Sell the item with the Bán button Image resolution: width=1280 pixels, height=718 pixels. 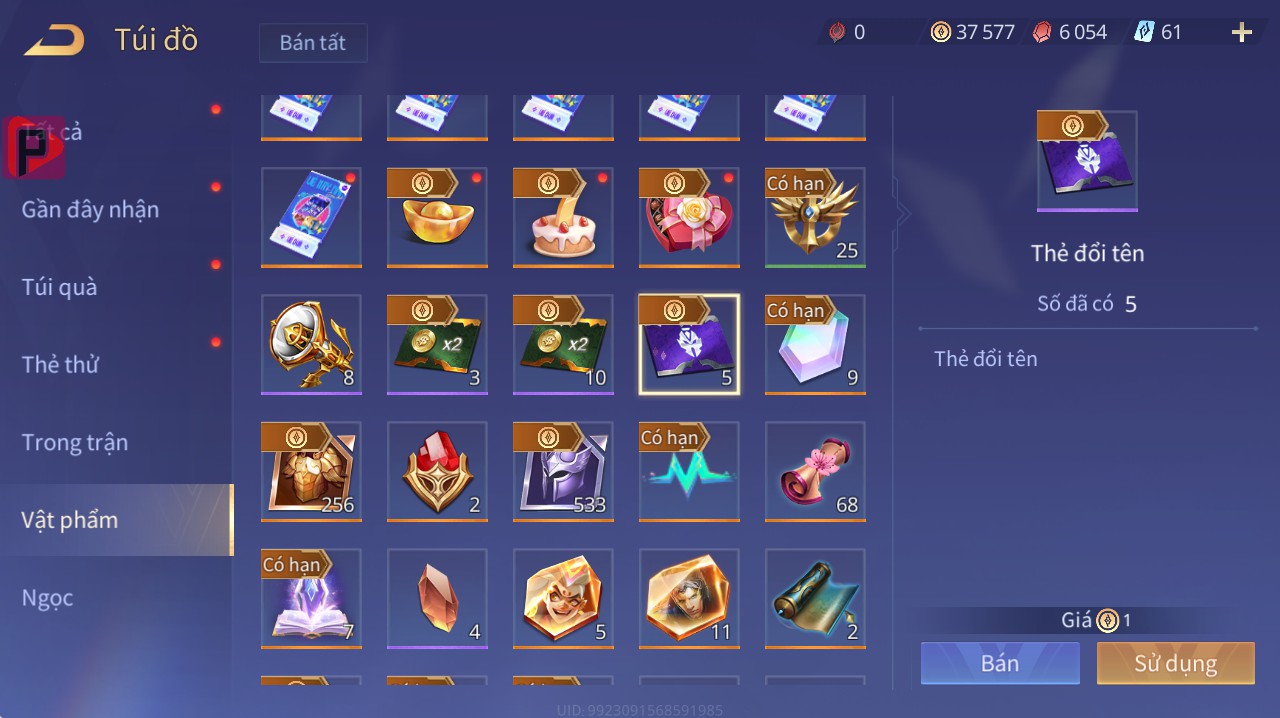tap(1000, 663)
